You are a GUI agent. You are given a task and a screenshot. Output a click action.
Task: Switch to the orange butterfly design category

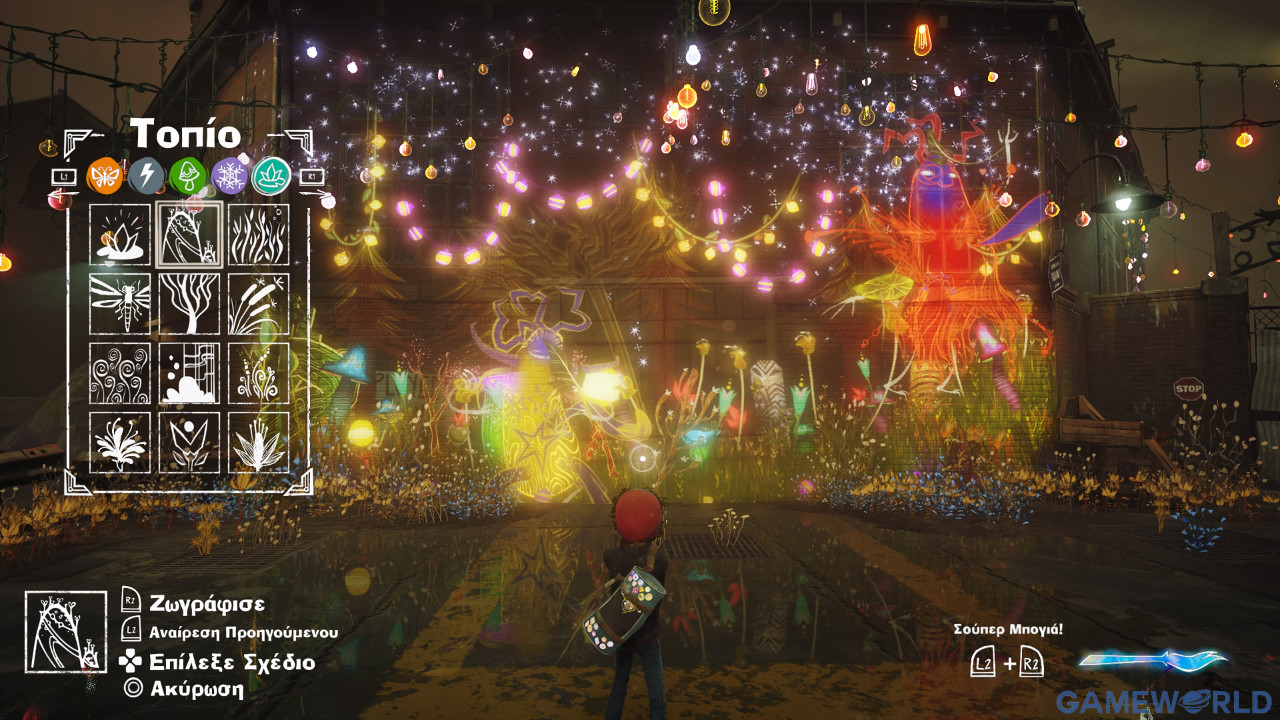point(105,176)
